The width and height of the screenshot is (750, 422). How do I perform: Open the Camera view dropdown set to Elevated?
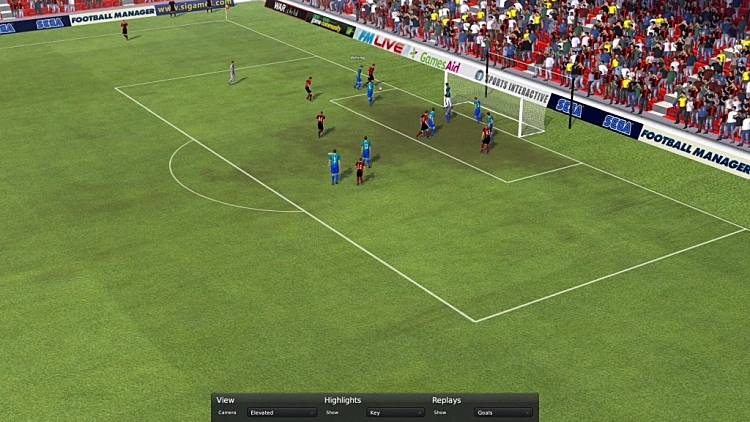coord(282,412)
